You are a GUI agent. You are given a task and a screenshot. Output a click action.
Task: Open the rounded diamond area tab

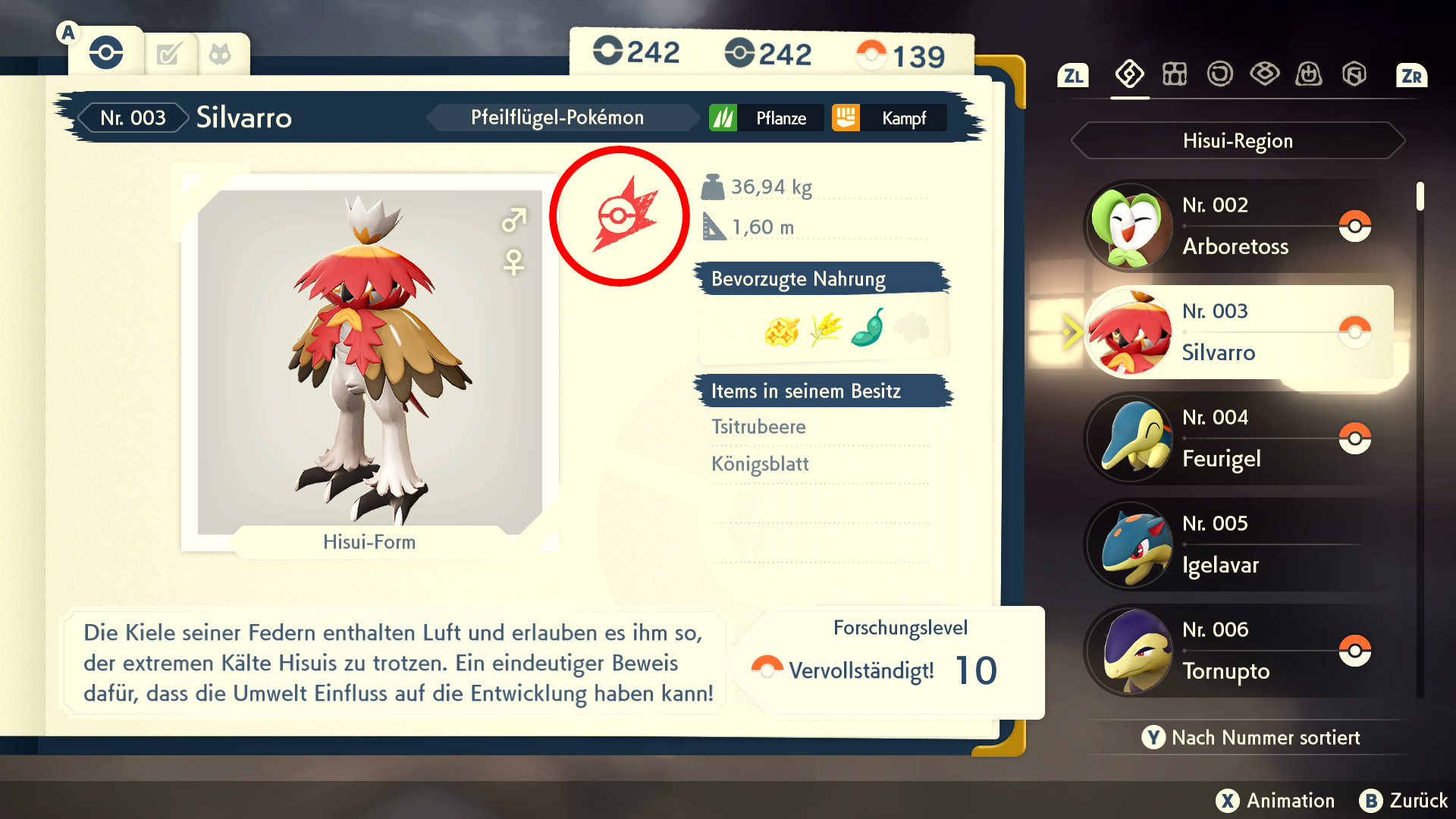tap(1264, 74)
